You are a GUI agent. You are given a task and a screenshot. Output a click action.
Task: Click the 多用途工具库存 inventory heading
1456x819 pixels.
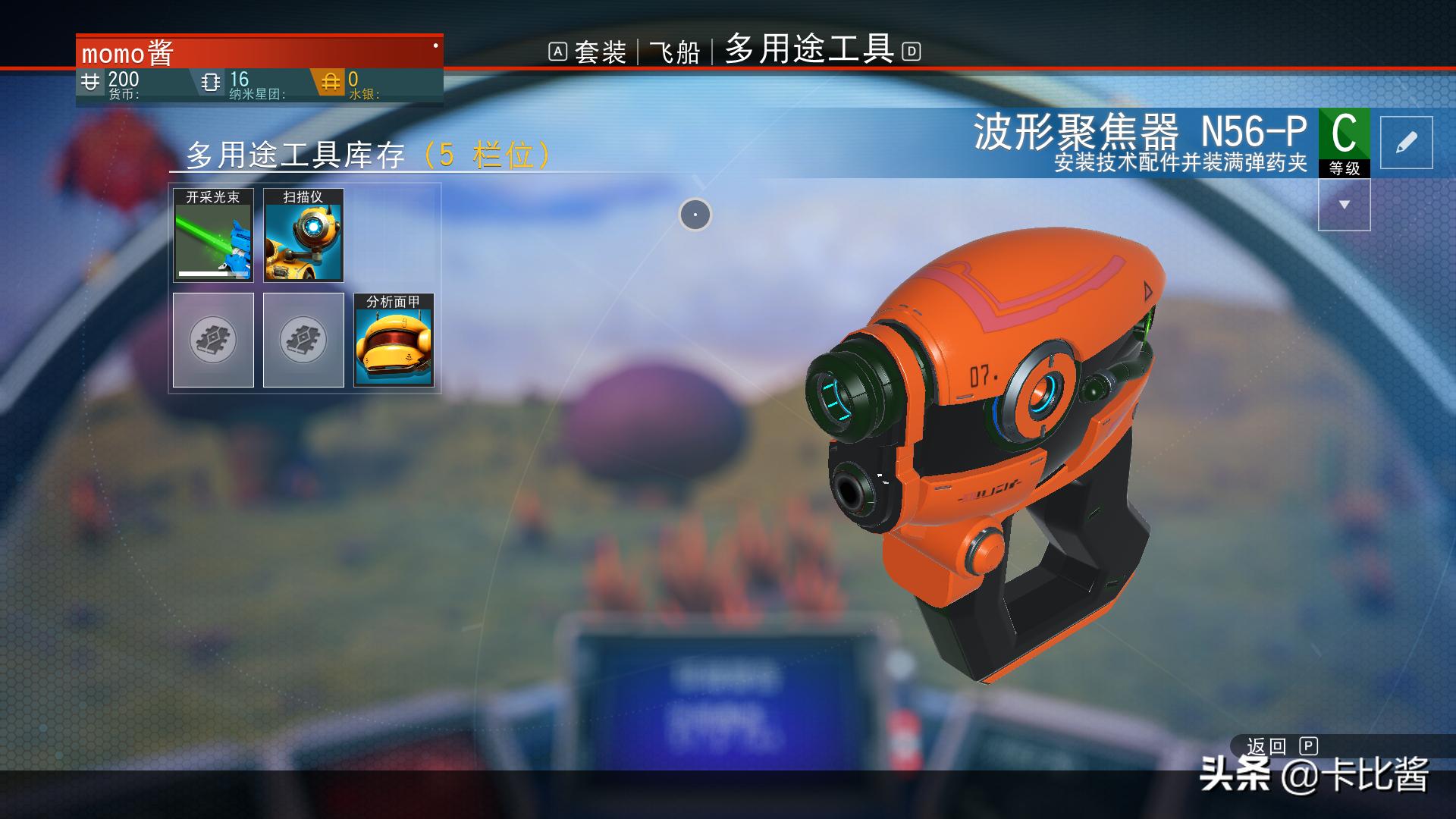[296, 154]
